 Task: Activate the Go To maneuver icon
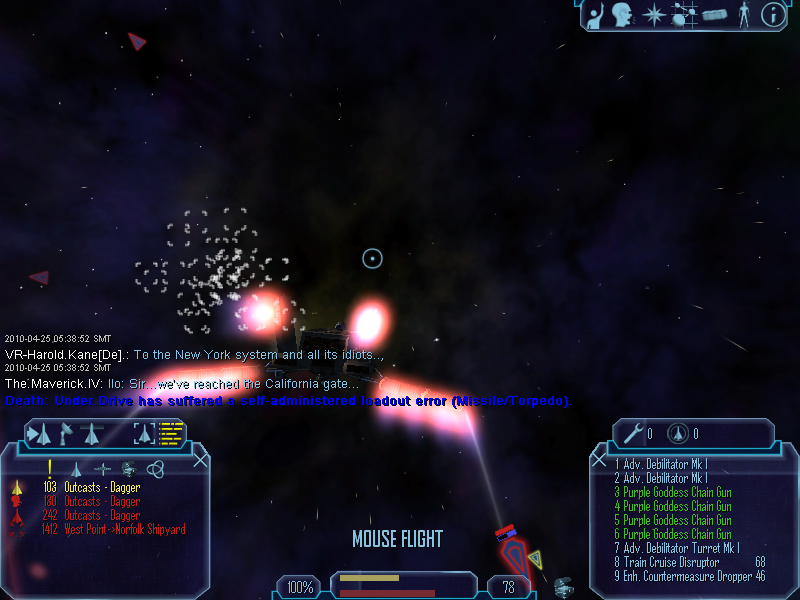tap(40, 434)
